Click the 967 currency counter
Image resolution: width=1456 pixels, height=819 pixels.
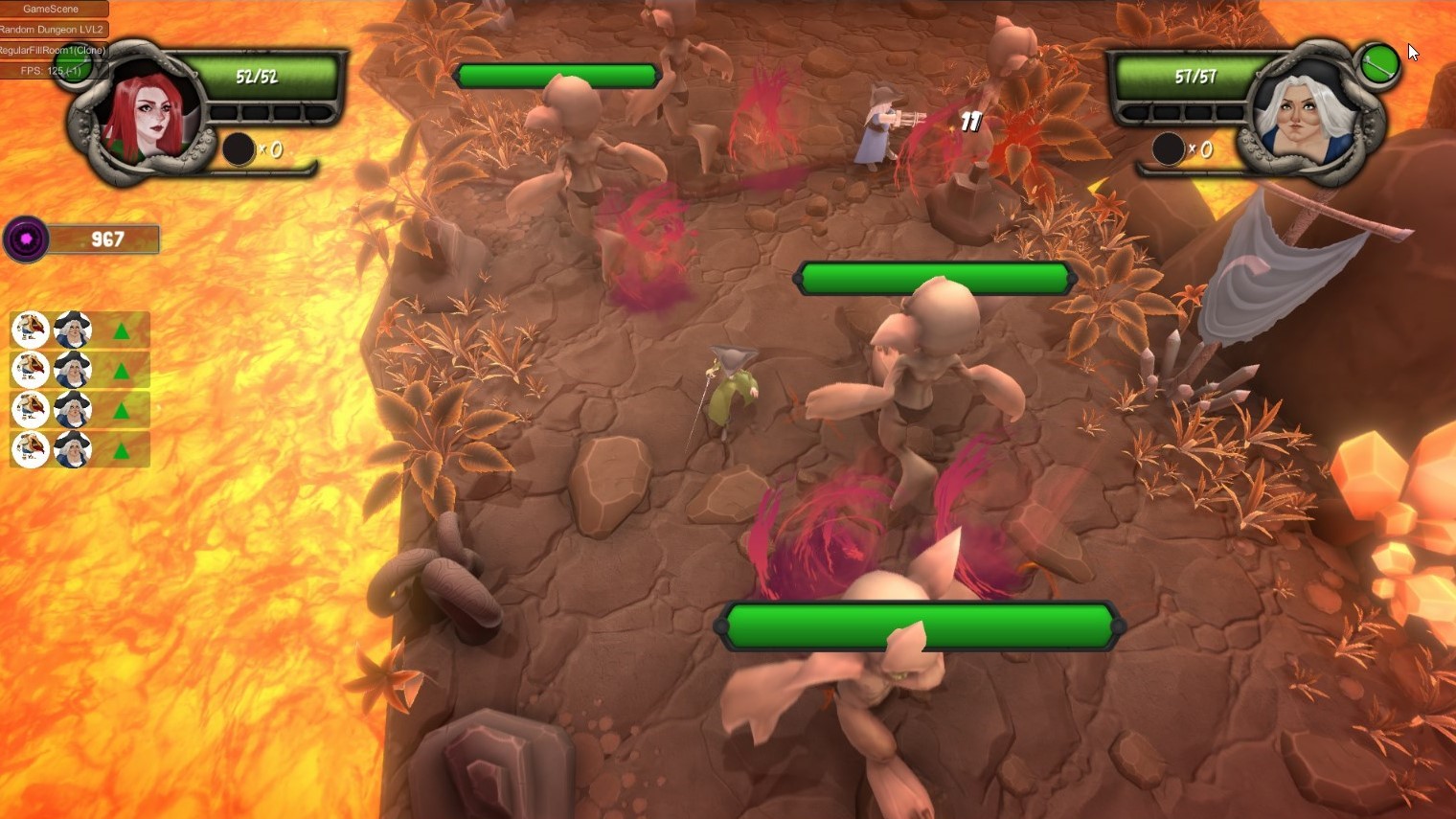point(105,239)
